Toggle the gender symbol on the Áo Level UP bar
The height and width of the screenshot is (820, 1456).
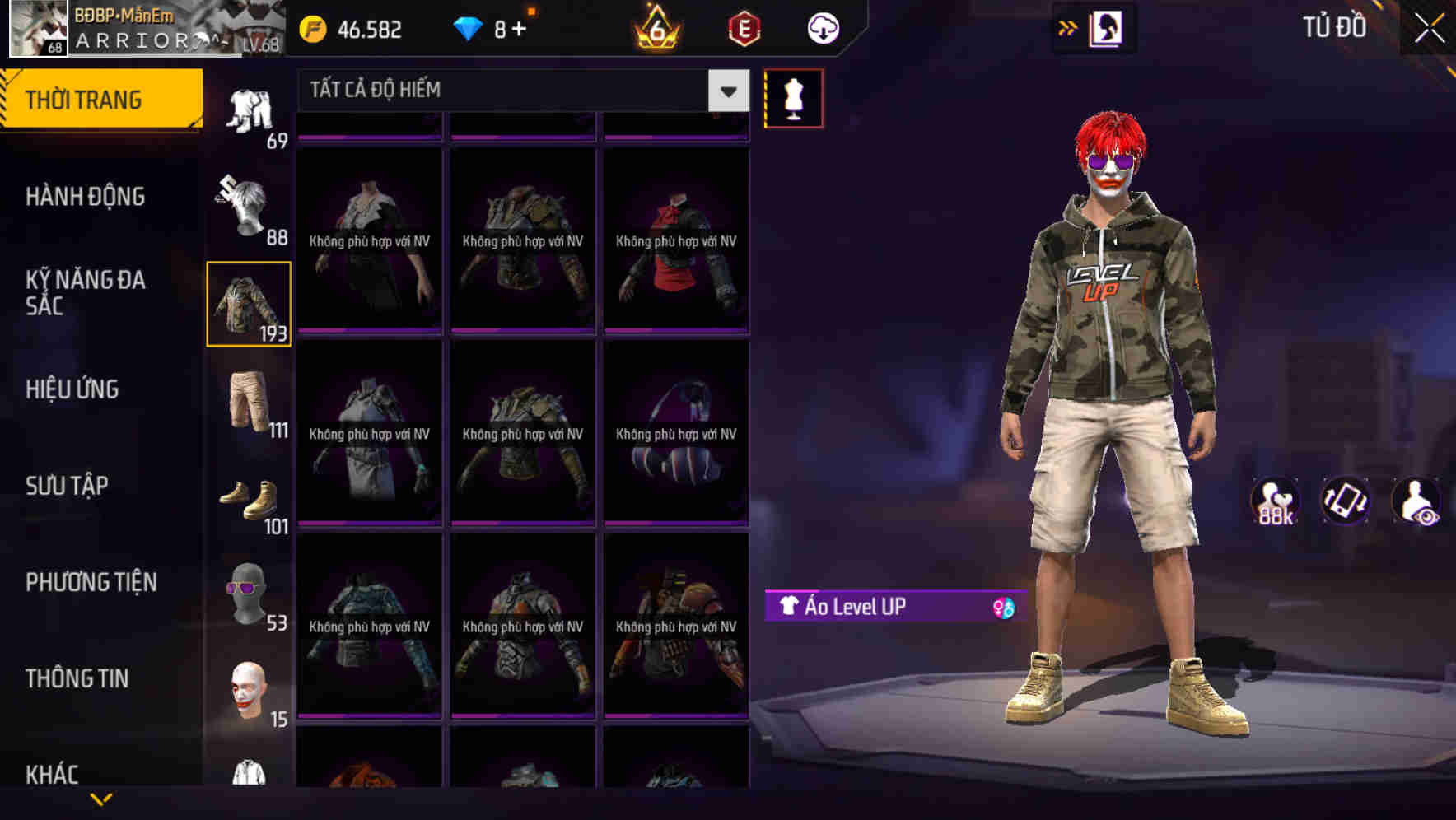(x=999, y=606)
